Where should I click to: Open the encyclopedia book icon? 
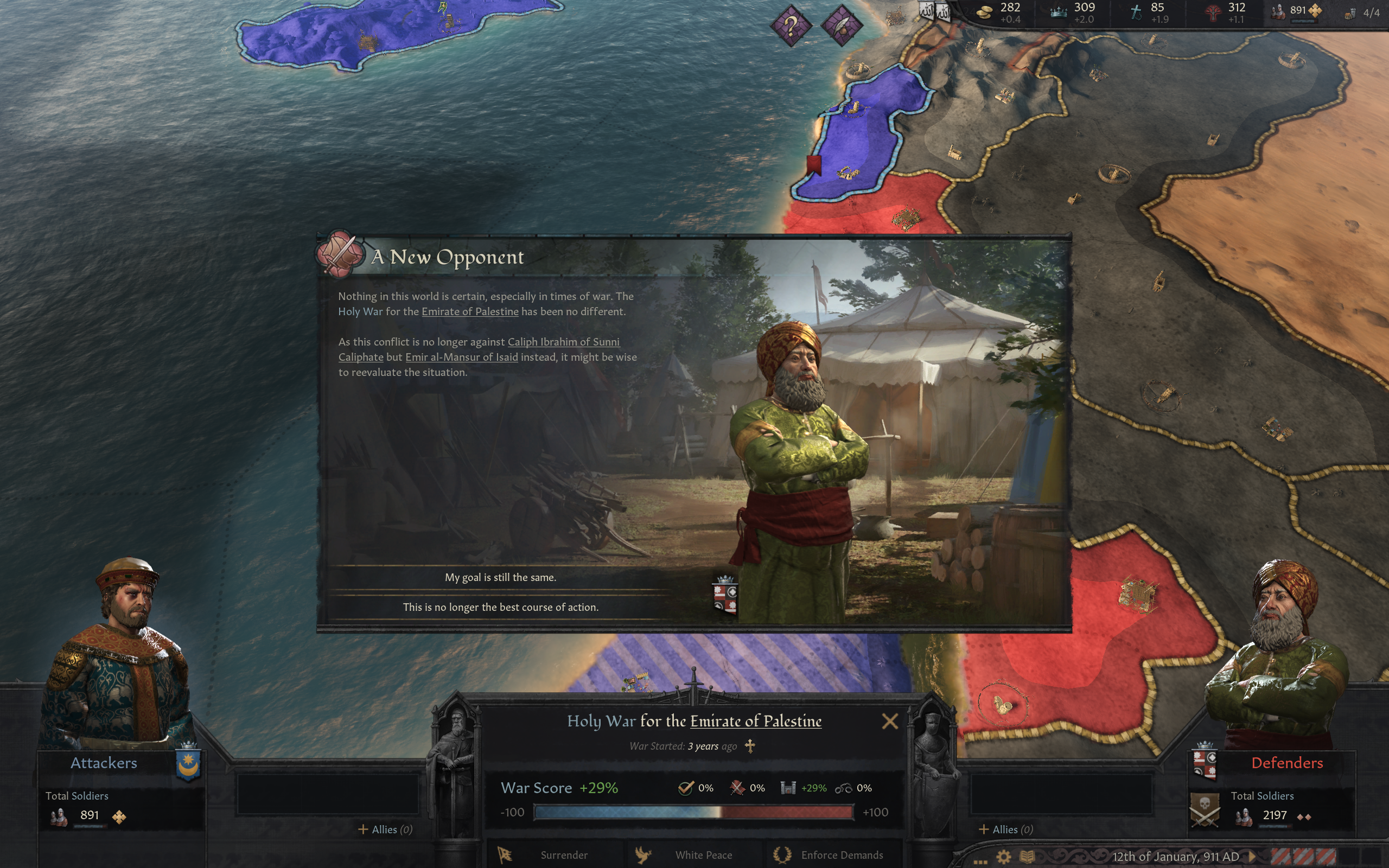coord(1029,856)
